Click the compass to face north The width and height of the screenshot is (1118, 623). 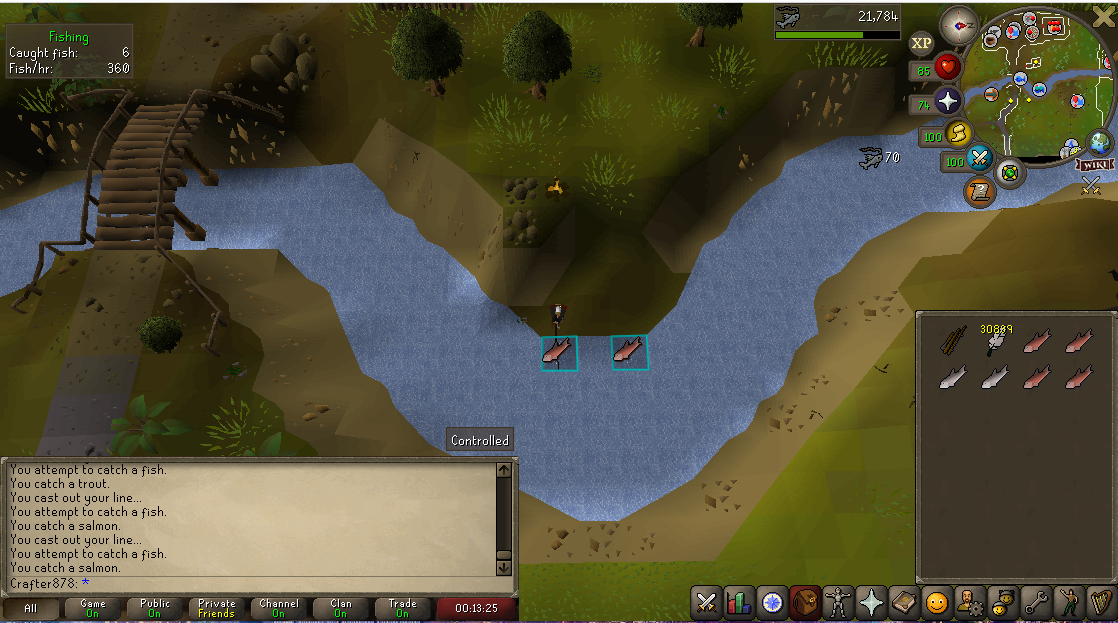coord(958,23)
